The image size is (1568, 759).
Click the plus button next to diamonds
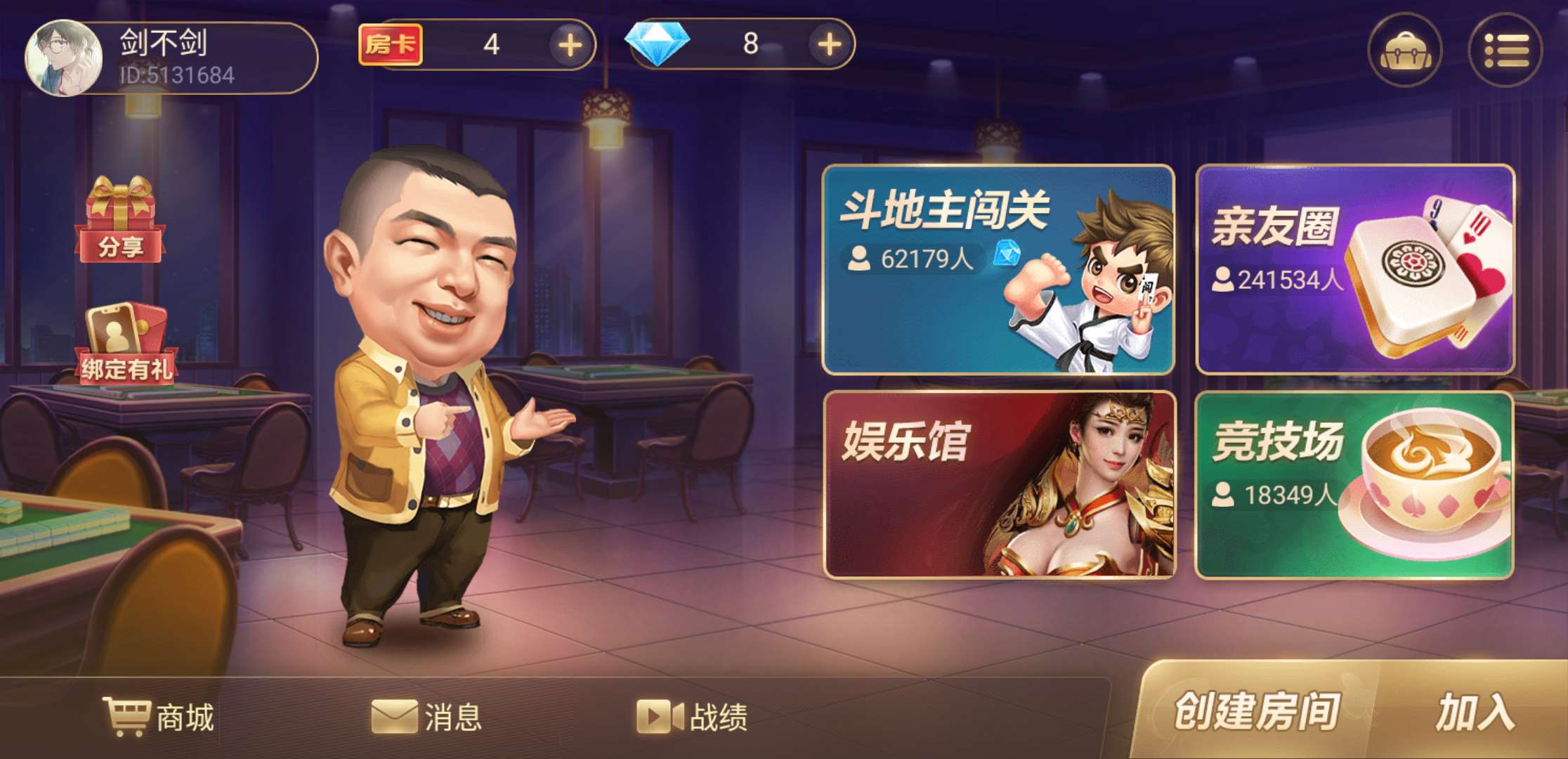click(x=830, y=46)
